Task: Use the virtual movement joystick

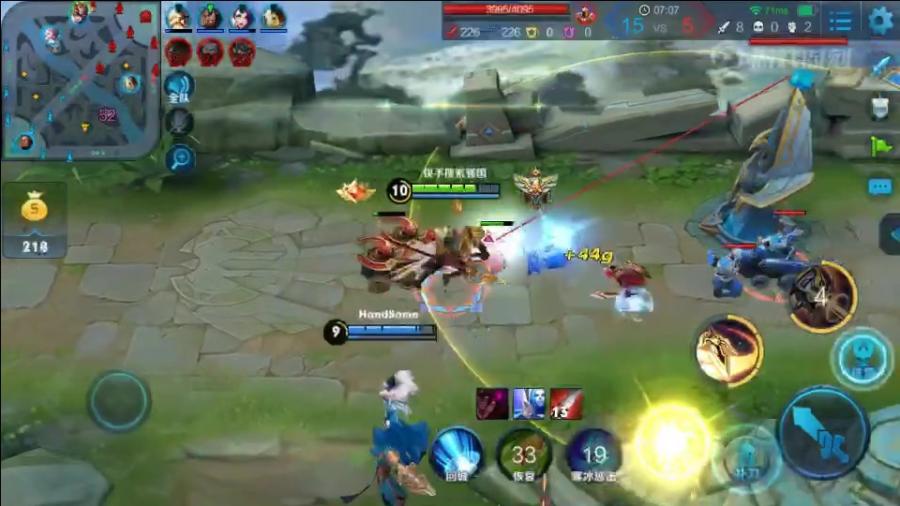Action: point(119,401)
